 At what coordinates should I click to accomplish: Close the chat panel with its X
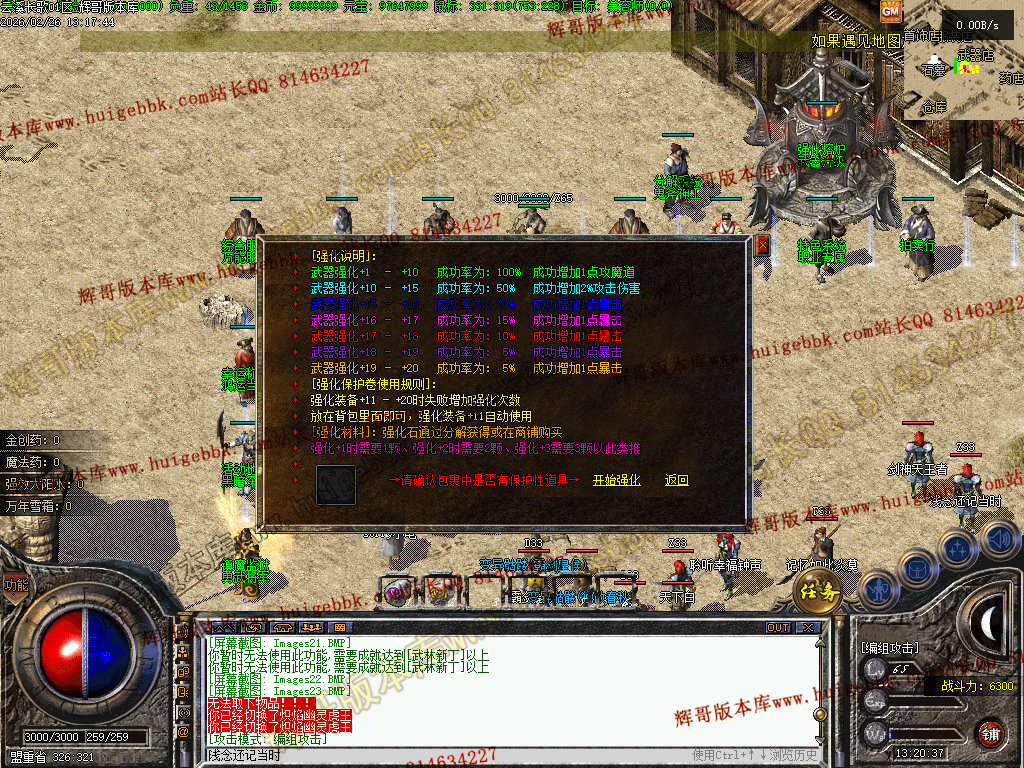(x=808, y=628)
